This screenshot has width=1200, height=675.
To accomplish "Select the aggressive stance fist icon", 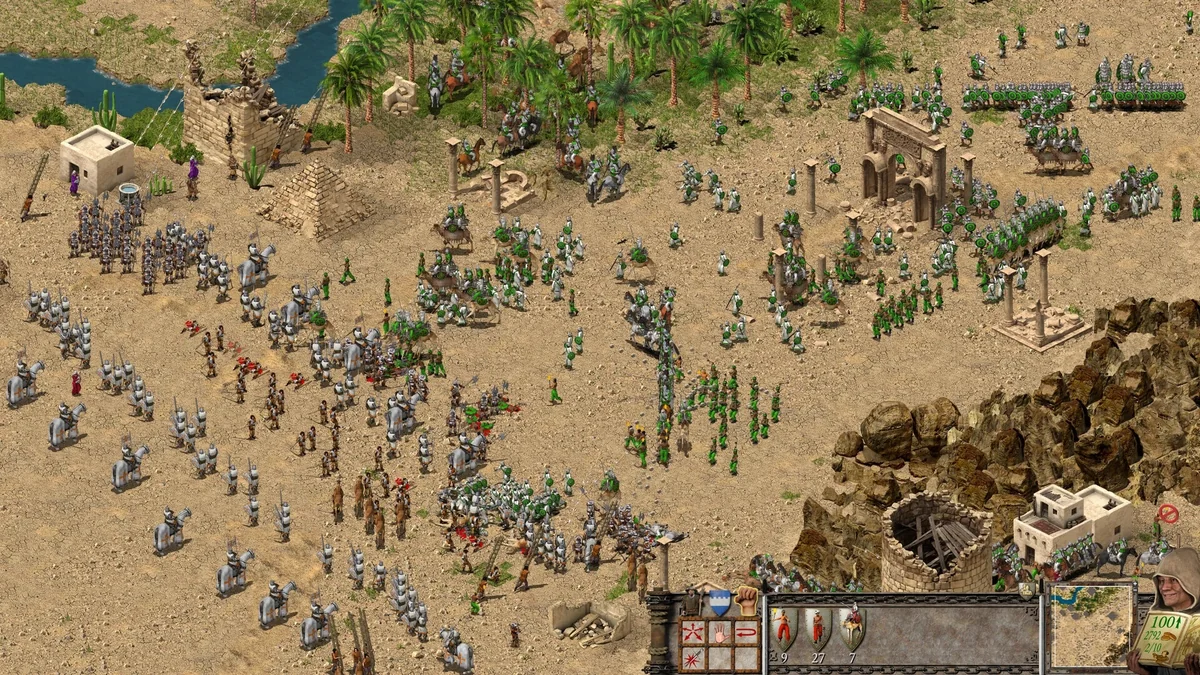I will (745, 601).
